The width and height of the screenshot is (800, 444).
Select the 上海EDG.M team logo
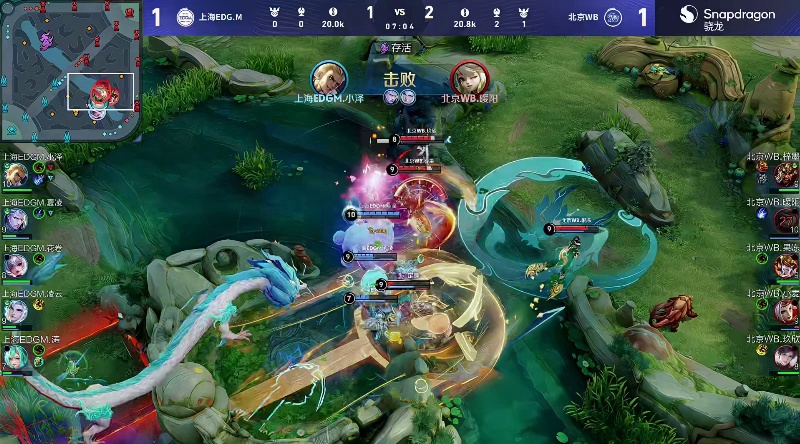[187, 17]
